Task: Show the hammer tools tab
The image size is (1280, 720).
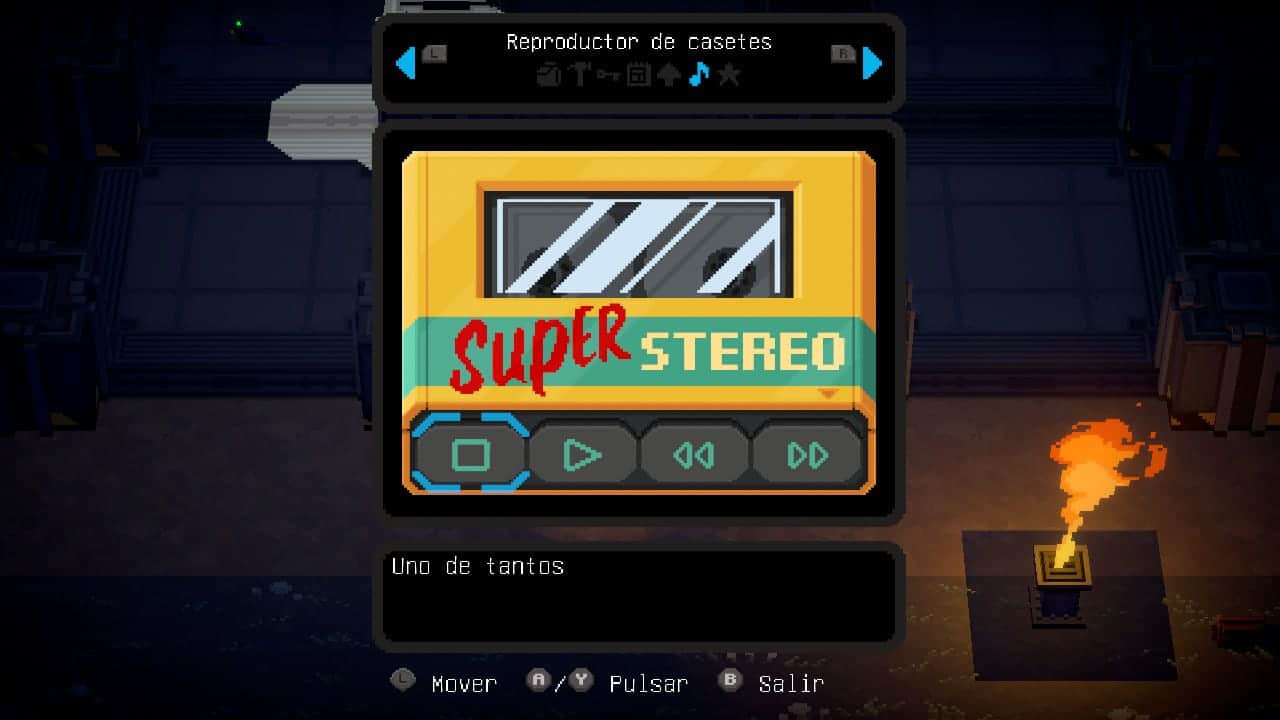Action: (579, 74)
